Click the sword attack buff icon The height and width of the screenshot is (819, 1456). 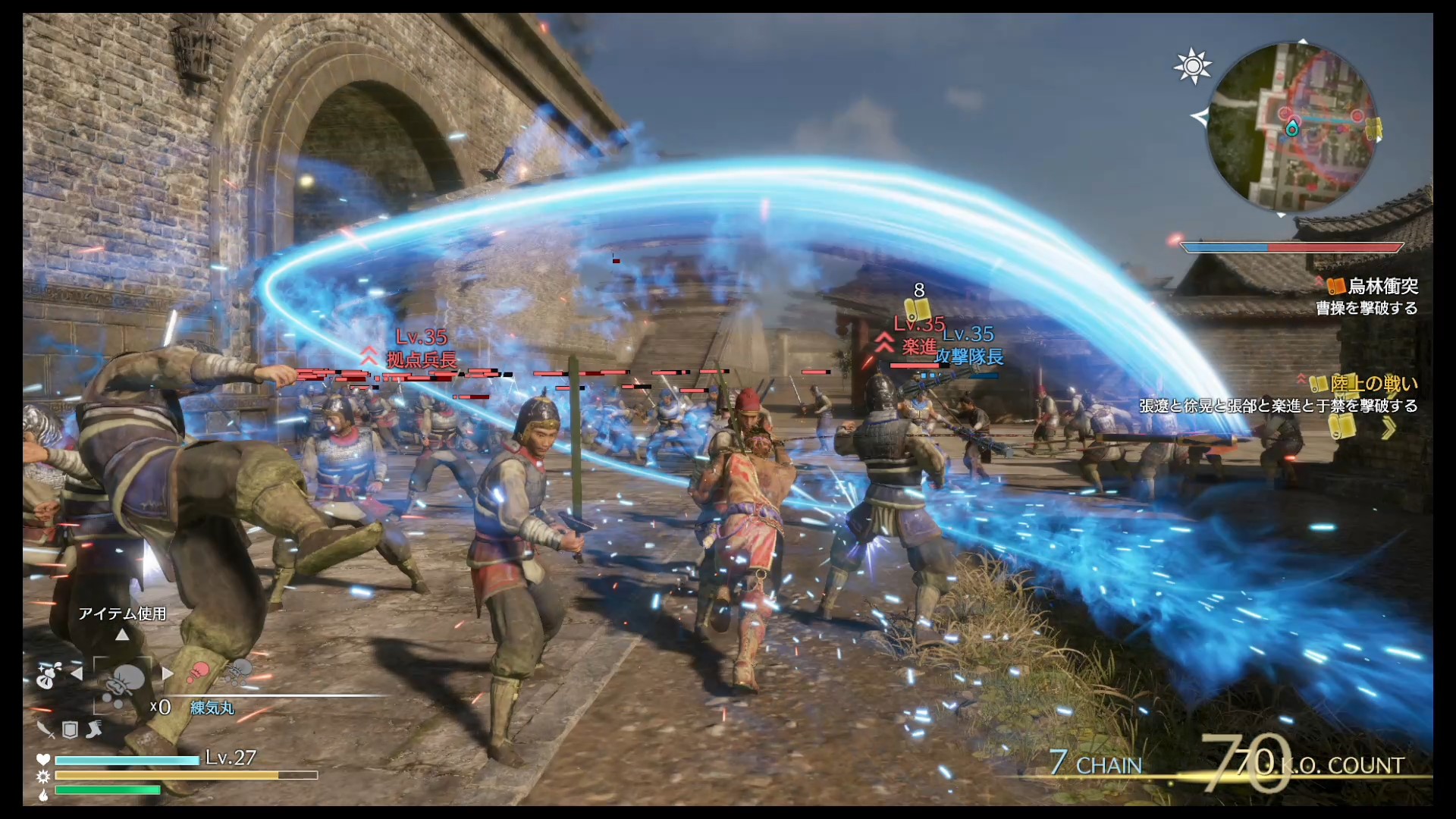tap(45, 730)
